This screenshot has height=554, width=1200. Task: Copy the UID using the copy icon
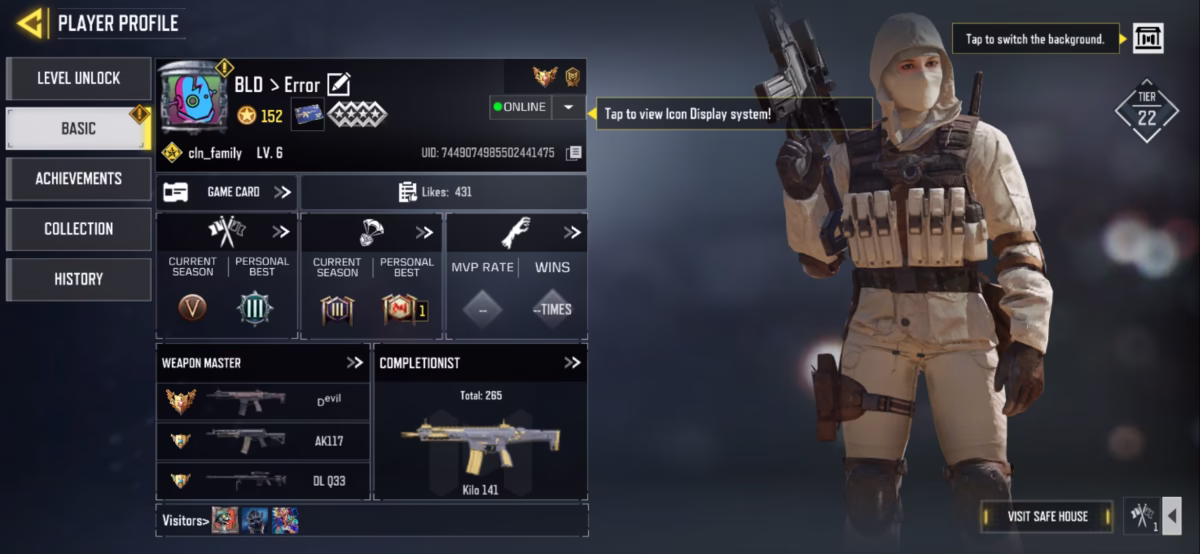click(x=573, y=153)
